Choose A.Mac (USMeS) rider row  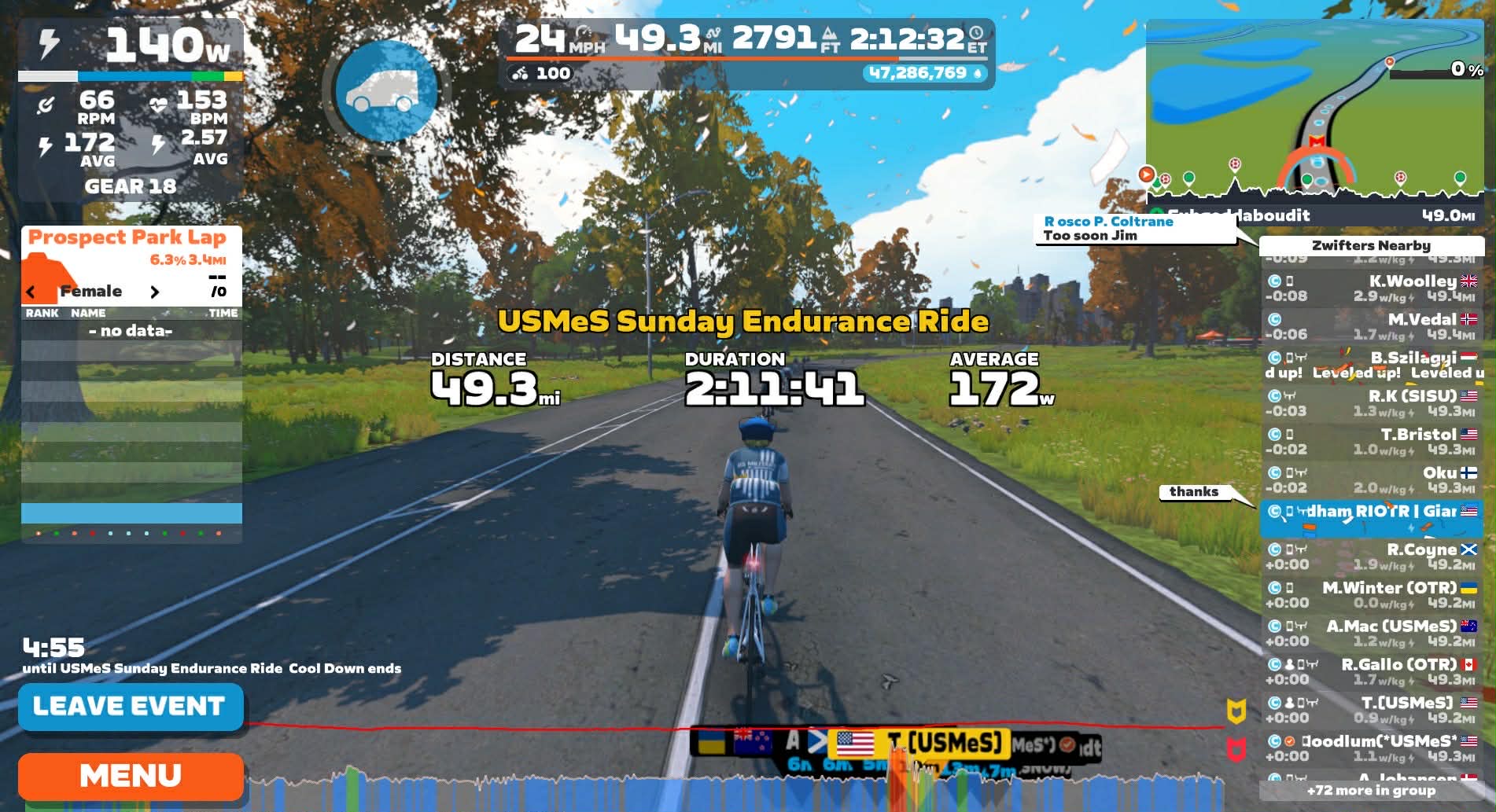[x=1371, y=634]
